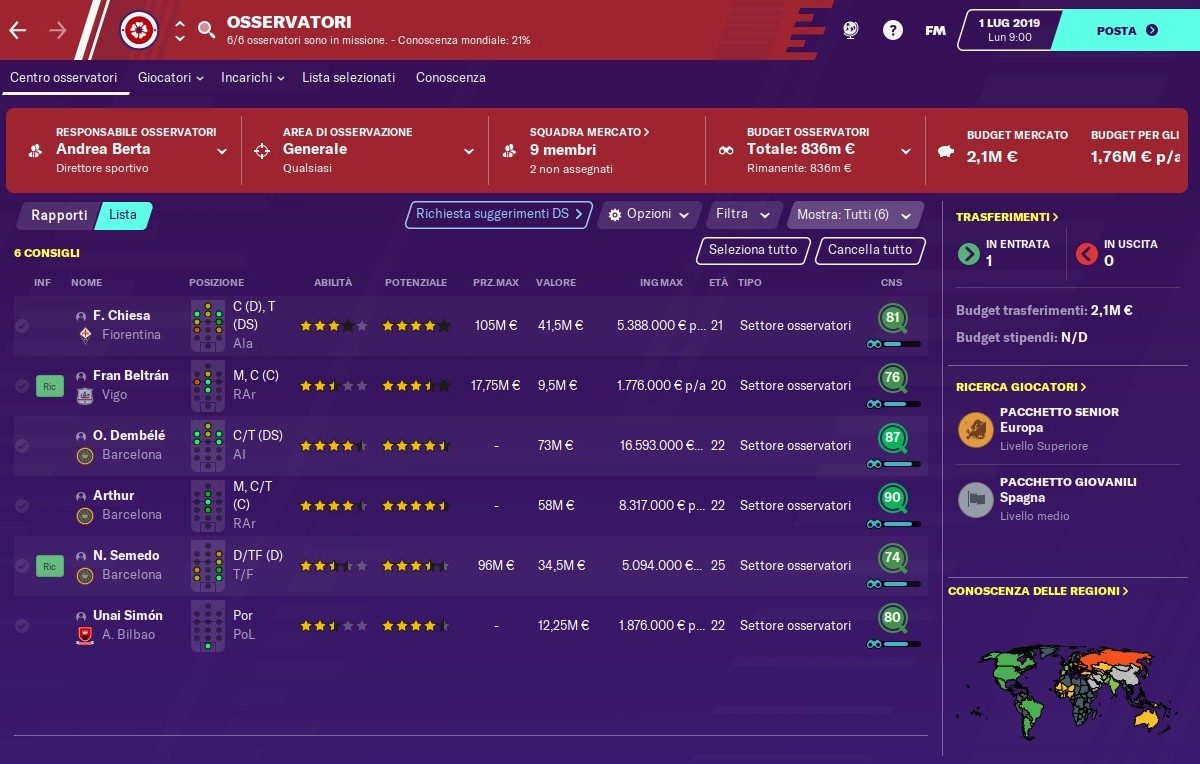Expand the Incarichi dropdown menu
This screenshot has width=1200, height=764.
coord(252,77)
